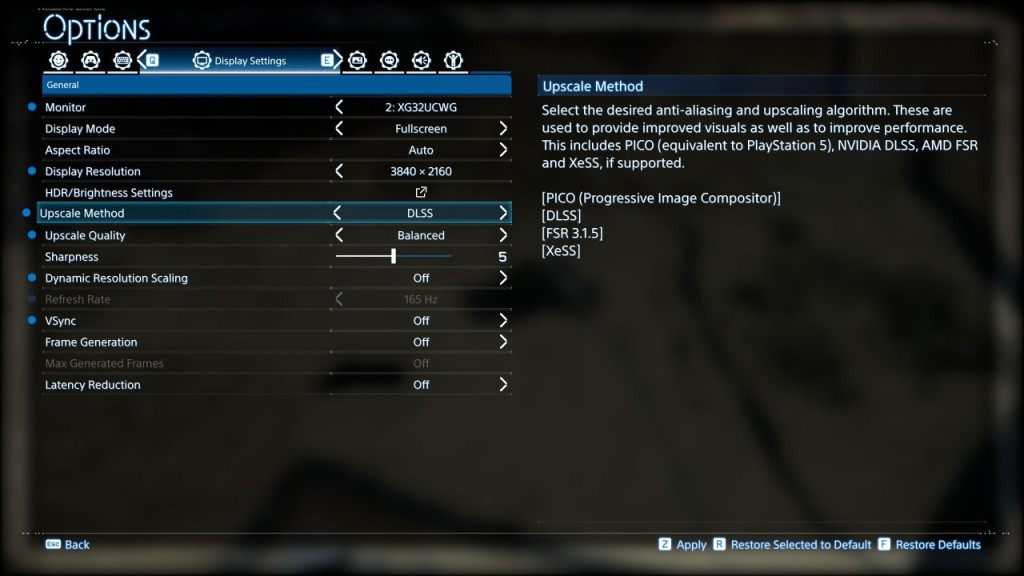This screenshot has width=1024, height=576.
Task: Open the face icon settings tab
Action: tap(59, 61)
